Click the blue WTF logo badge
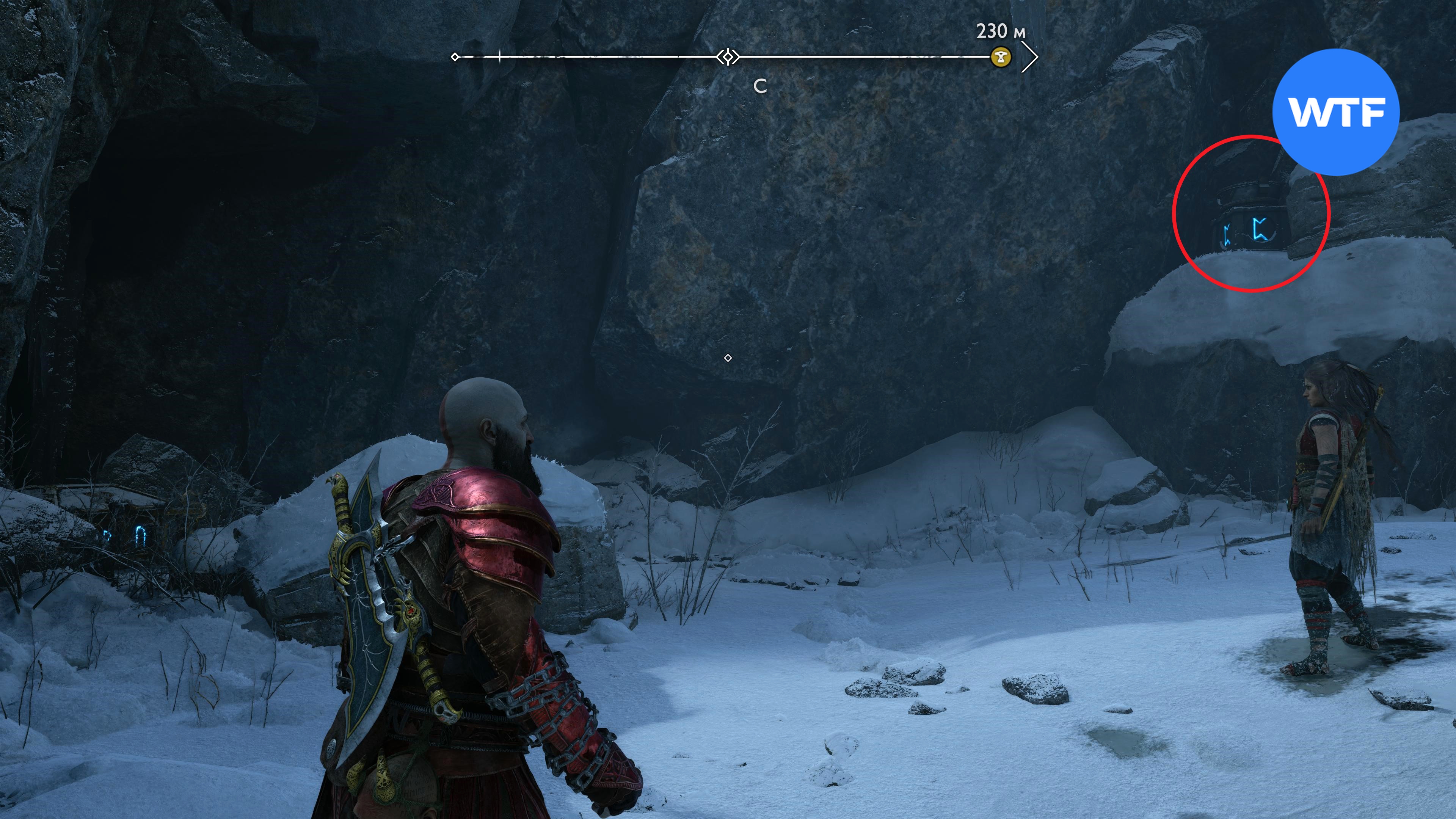Screen dimensions: 1456x819 [x=1335, y=112]
